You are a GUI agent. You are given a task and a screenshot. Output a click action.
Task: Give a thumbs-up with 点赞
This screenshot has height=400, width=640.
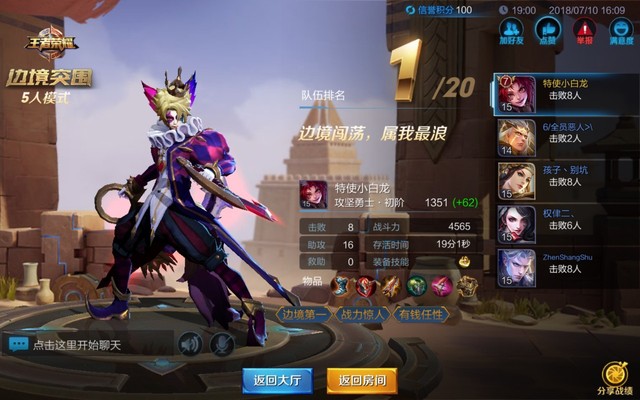[546, 30]
